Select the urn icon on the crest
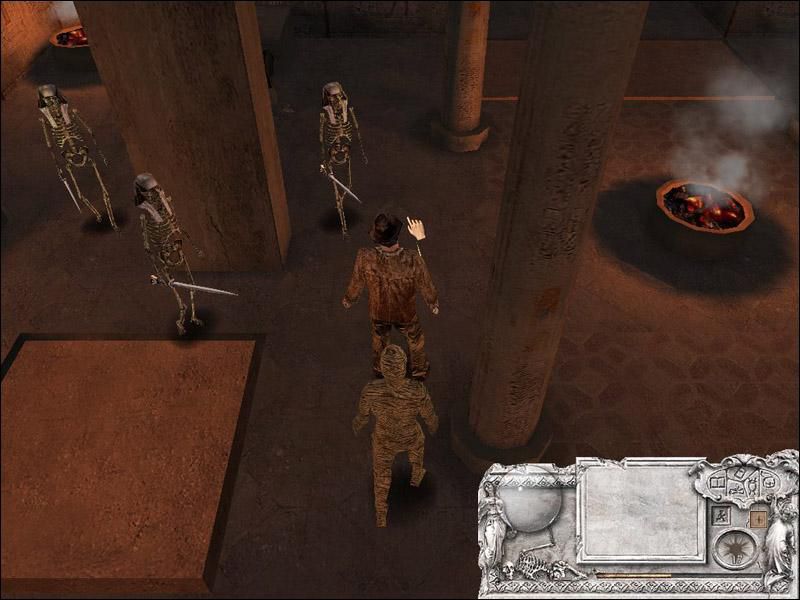The image size is (800, 600). (x=752, y=487)
